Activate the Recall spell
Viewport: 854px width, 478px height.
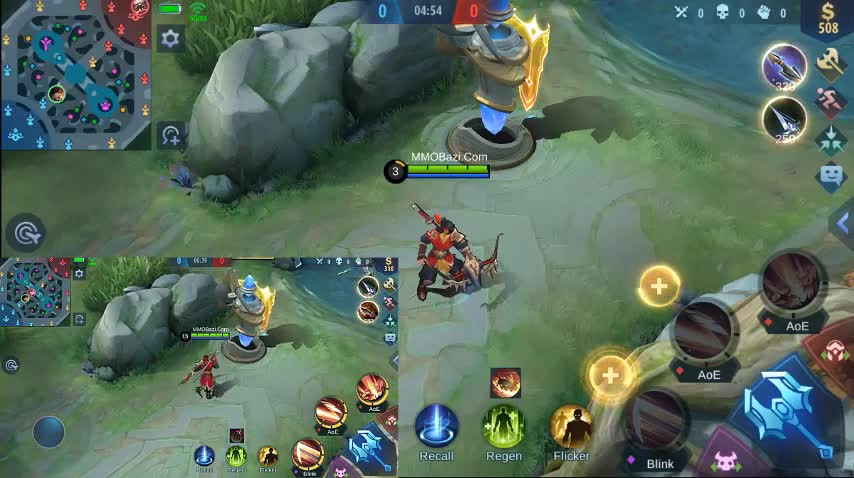tap(436, 426)
